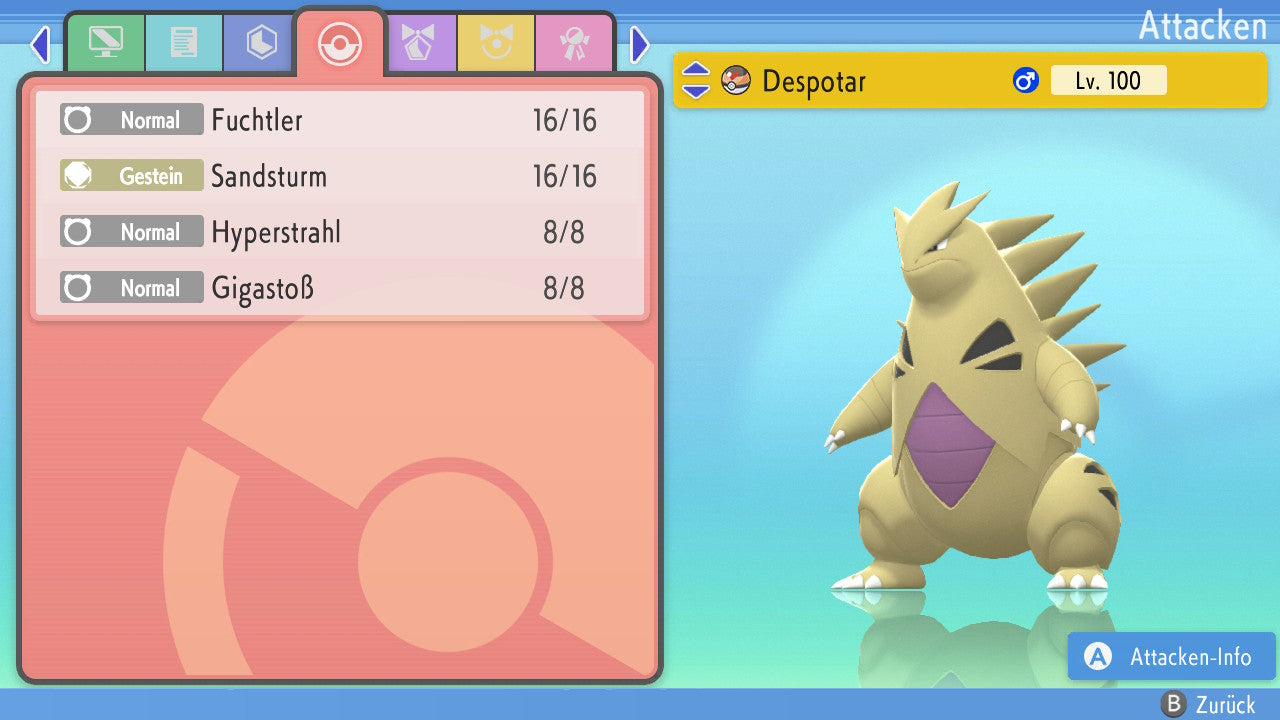Choose the Gestein move Sandsturm
This screenshot has width=1280, height=720.
click(340, 177)
